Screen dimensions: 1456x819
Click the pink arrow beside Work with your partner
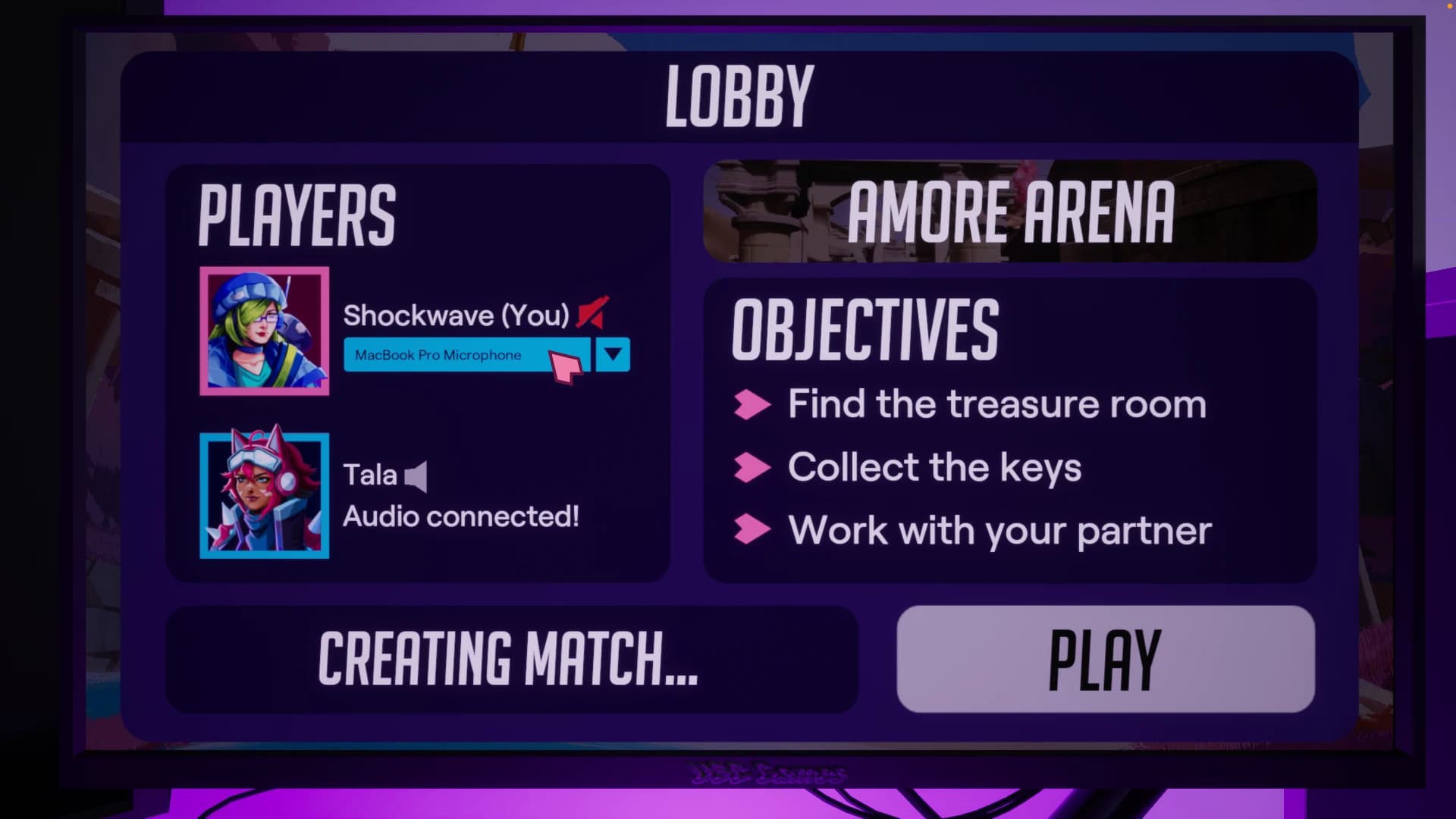tap(752, 529)
